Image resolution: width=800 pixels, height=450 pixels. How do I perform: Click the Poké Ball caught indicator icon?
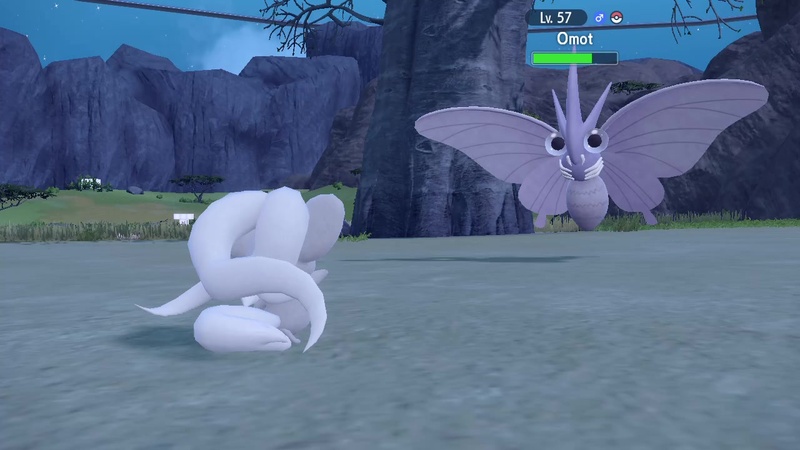click(x=616, y=18)
